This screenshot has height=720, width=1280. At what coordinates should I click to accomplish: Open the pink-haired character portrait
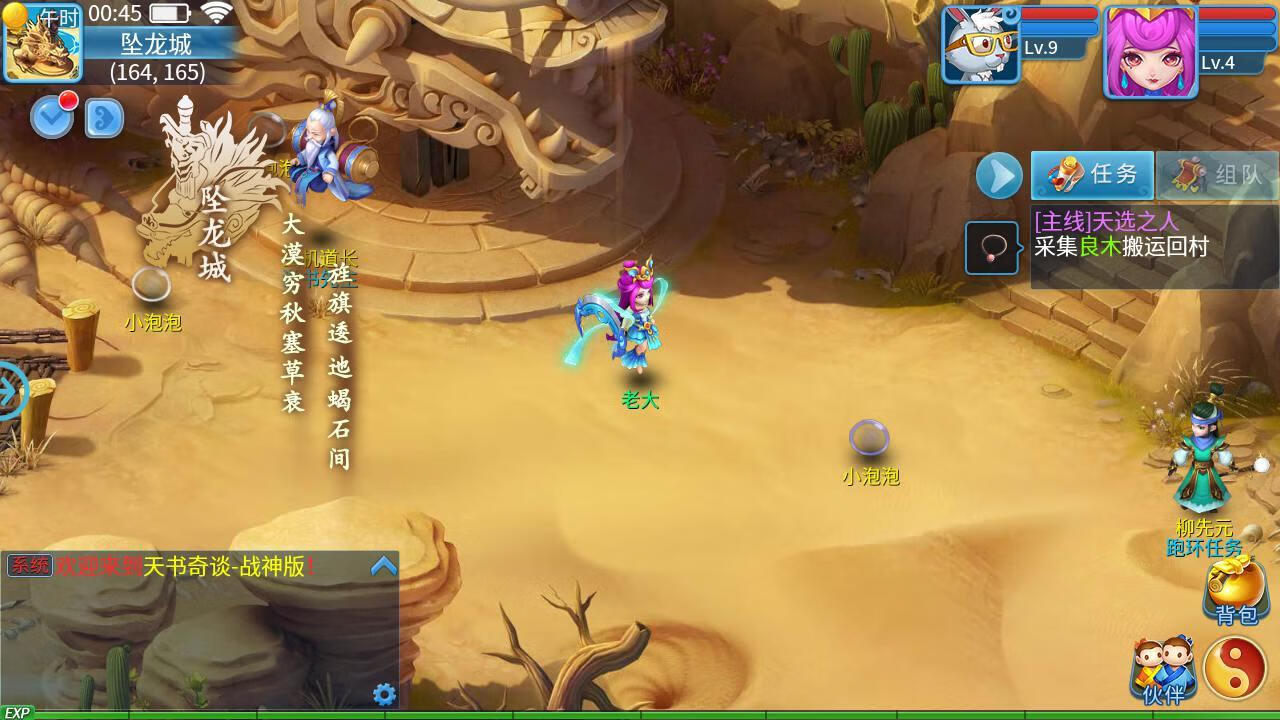(x=1150, y=50)
